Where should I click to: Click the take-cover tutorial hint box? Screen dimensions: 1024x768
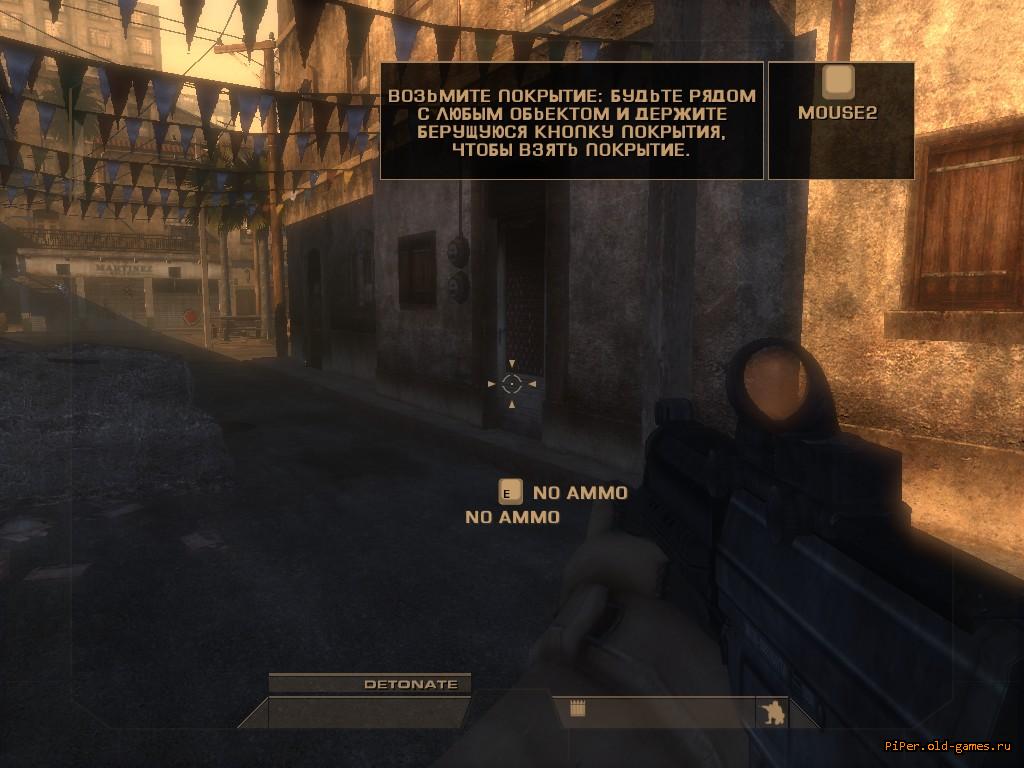(572, 121)
